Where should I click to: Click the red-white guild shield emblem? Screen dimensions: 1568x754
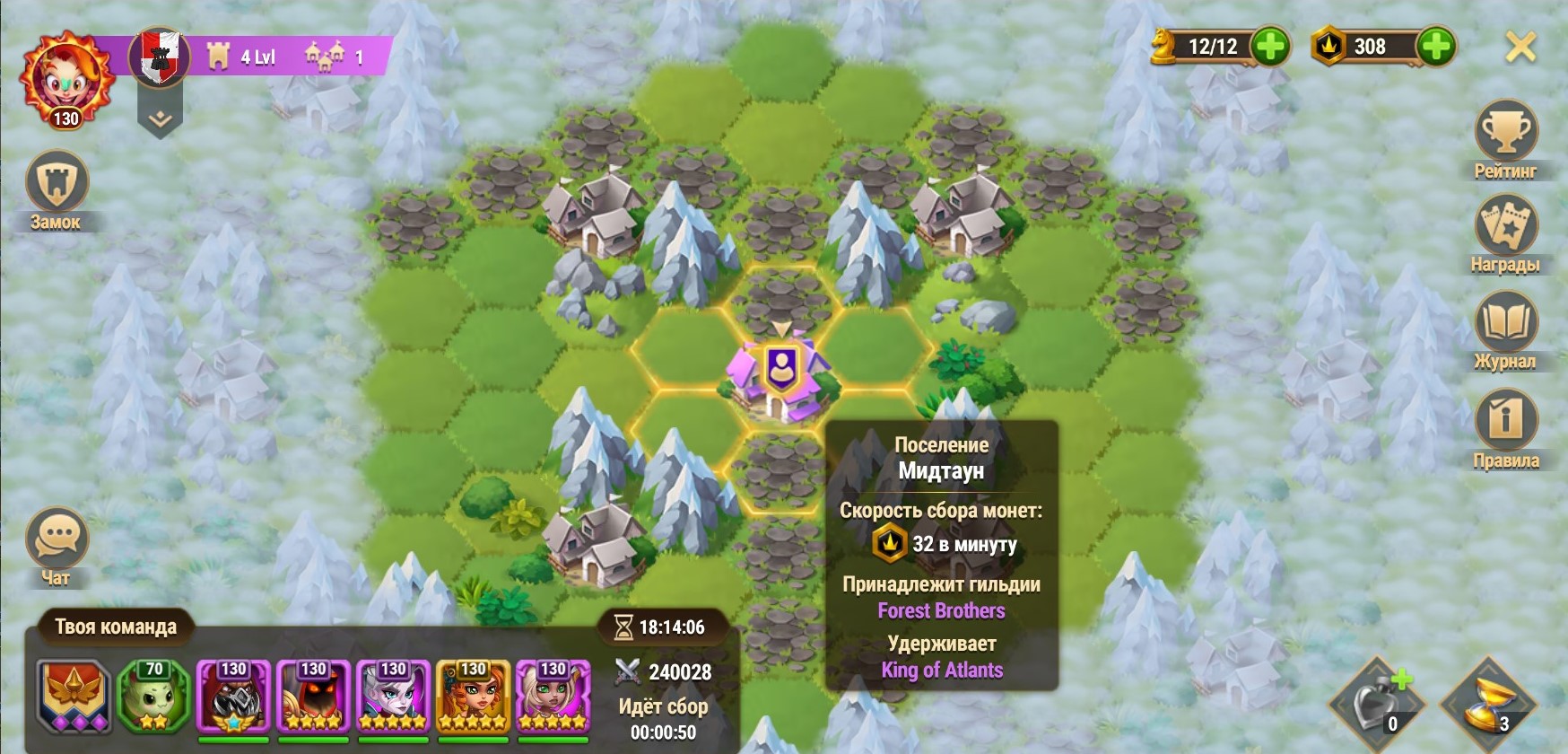point(160,57)
